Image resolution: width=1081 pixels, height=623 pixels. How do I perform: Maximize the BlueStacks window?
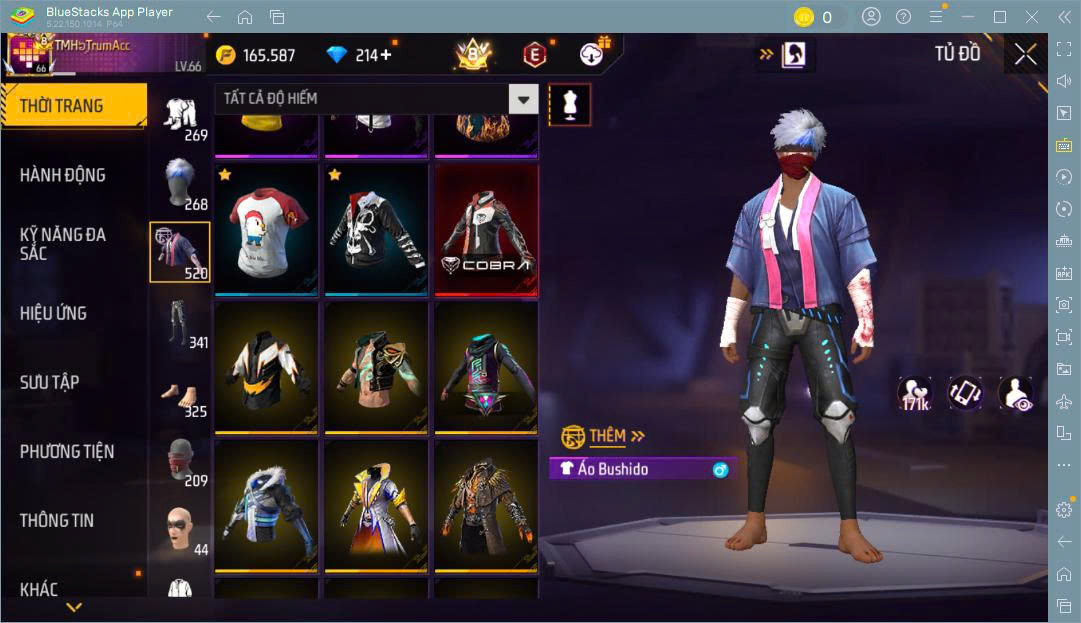(999, 17)
